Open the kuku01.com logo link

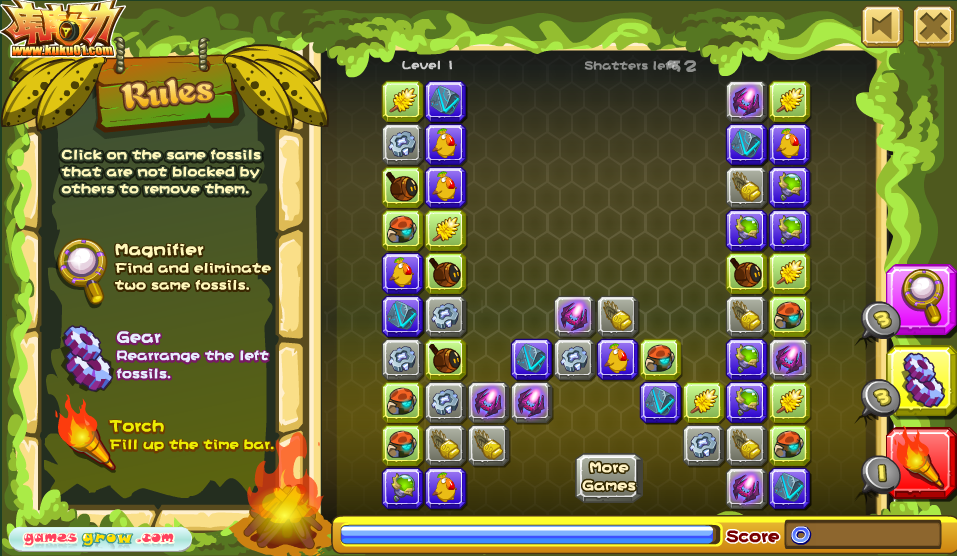62,30
